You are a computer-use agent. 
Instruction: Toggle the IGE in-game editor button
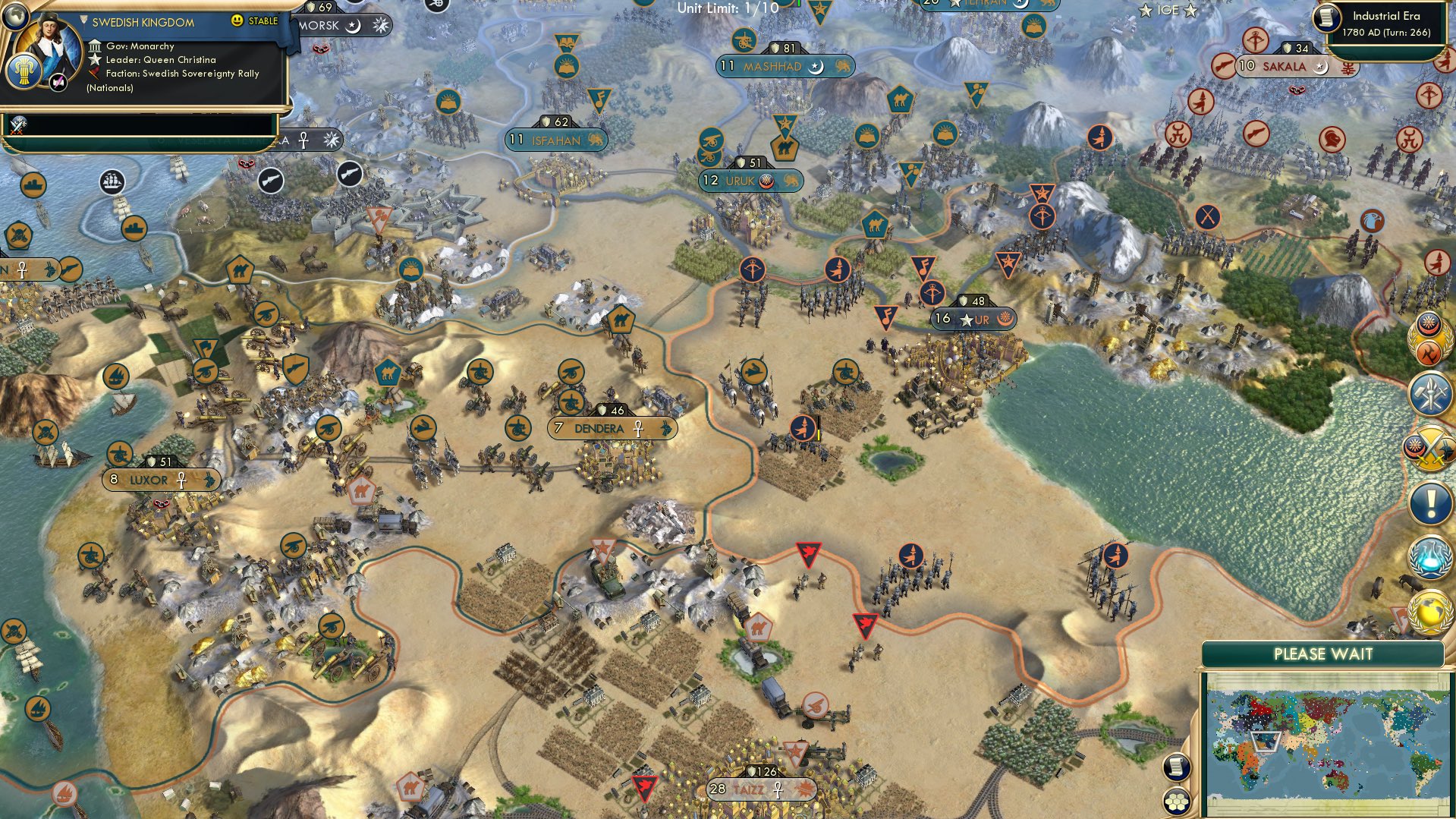1168,11
